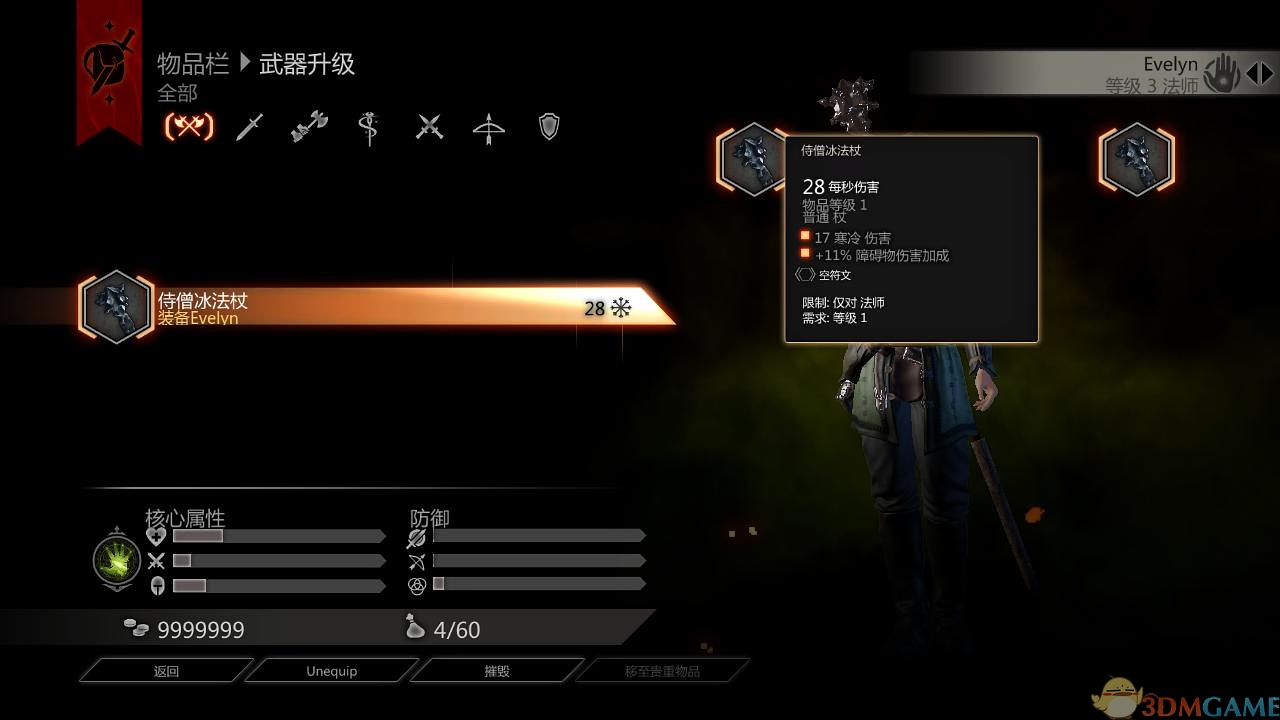Click the crossed-axes all weapons filter icon

point(188,125)
